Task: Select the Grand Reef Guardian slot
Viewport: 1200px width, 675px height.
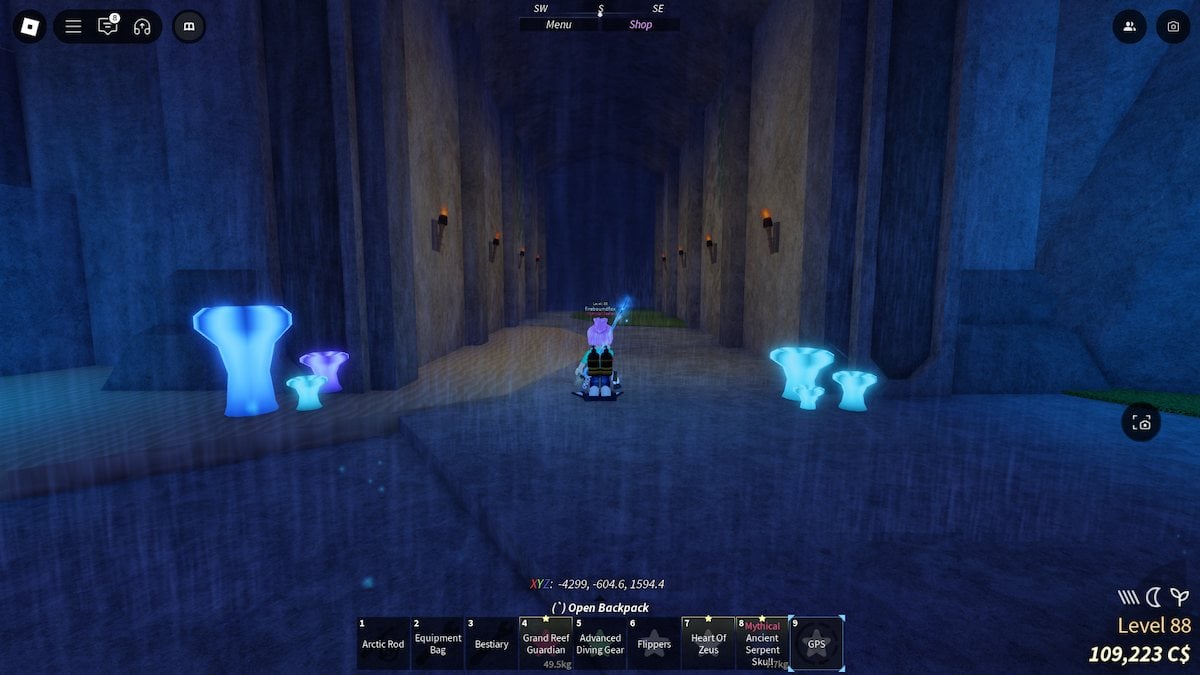Action: click(546, 643)
